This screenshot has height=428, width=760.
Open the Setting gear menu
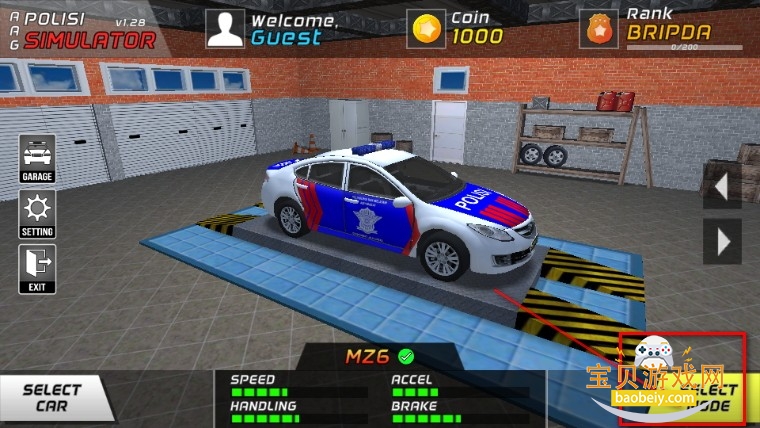[37, 214]
